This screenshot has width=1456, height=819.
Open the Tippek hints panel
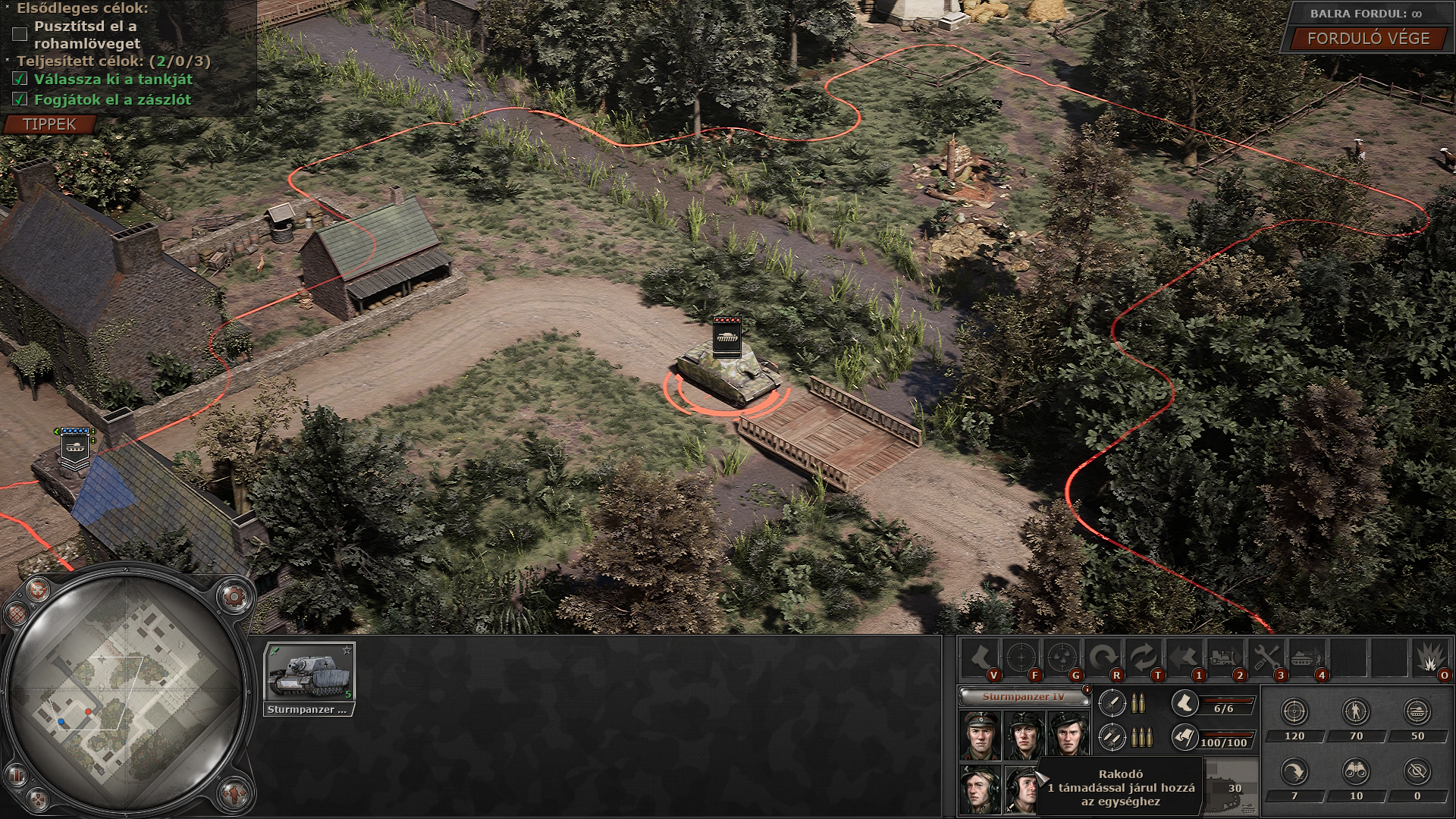(x=50, y=124)
